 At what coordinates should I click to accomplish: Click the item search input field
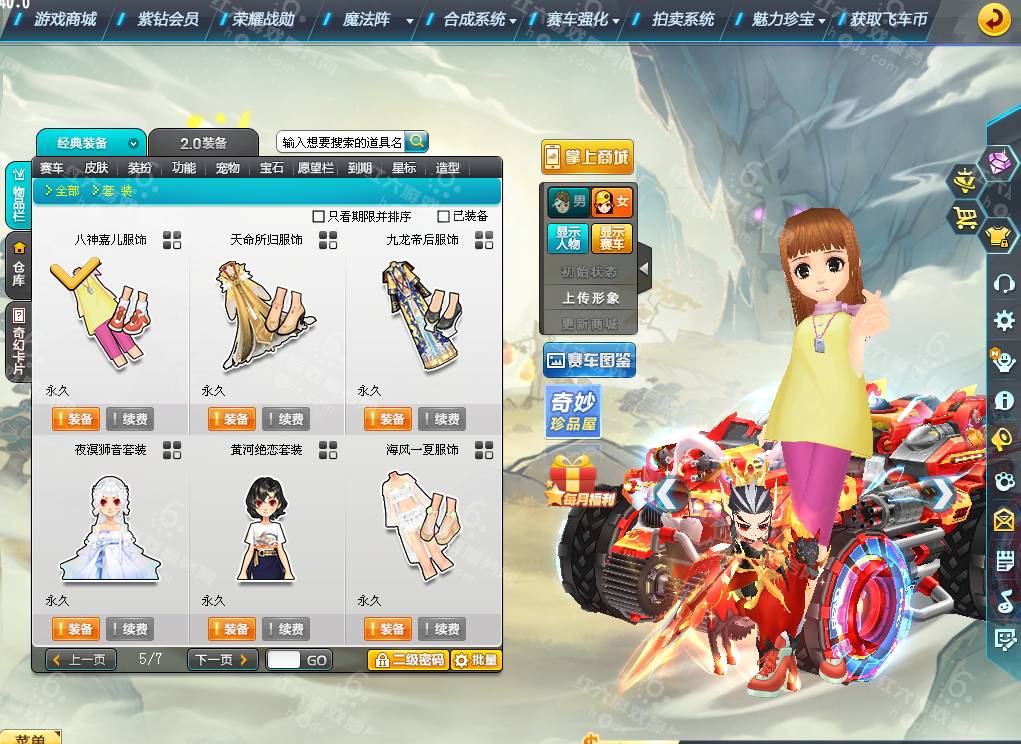point(341,143)
